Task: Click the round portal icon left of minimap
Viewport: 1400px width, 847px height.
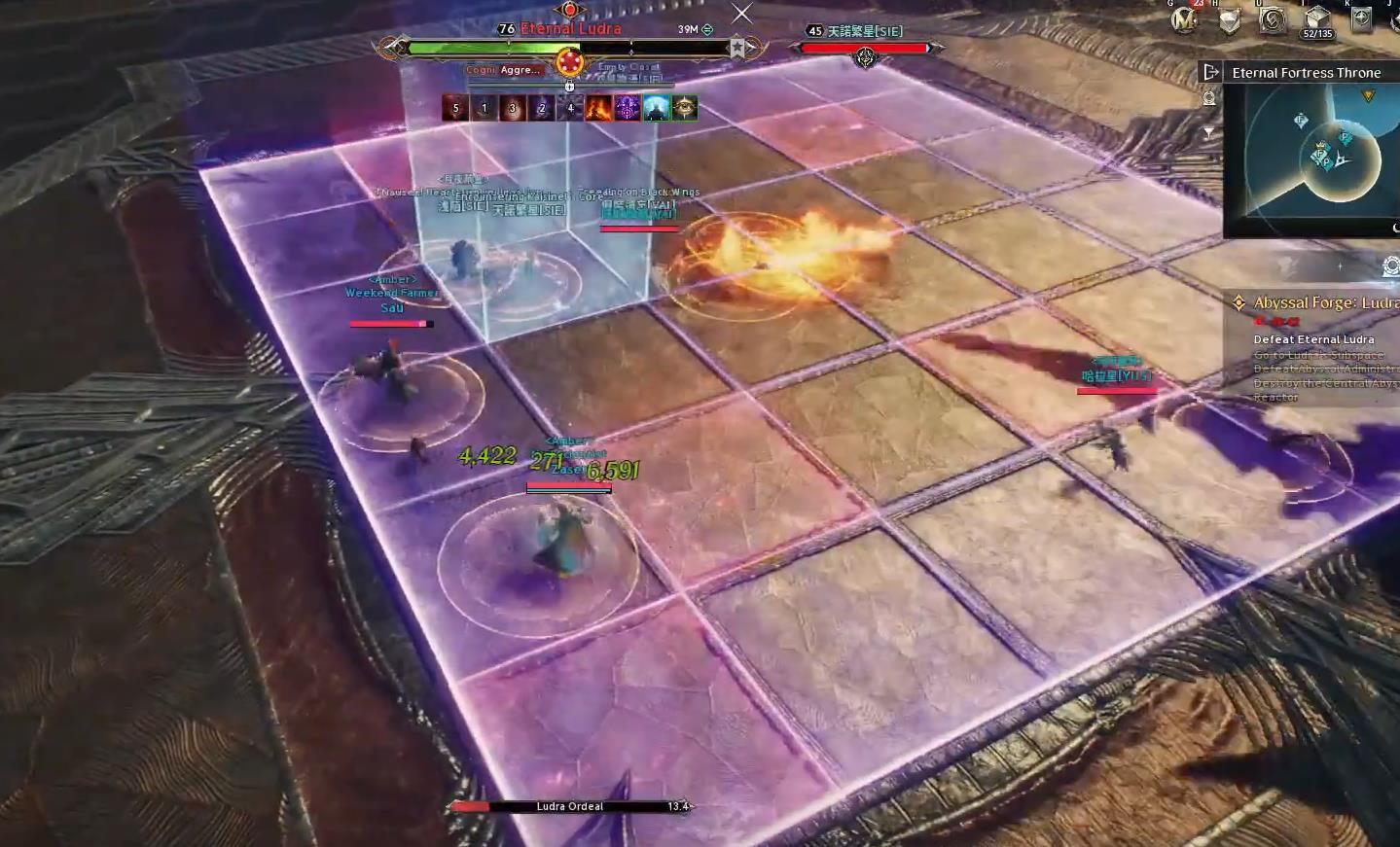Action: click(x=1209, y=98)
